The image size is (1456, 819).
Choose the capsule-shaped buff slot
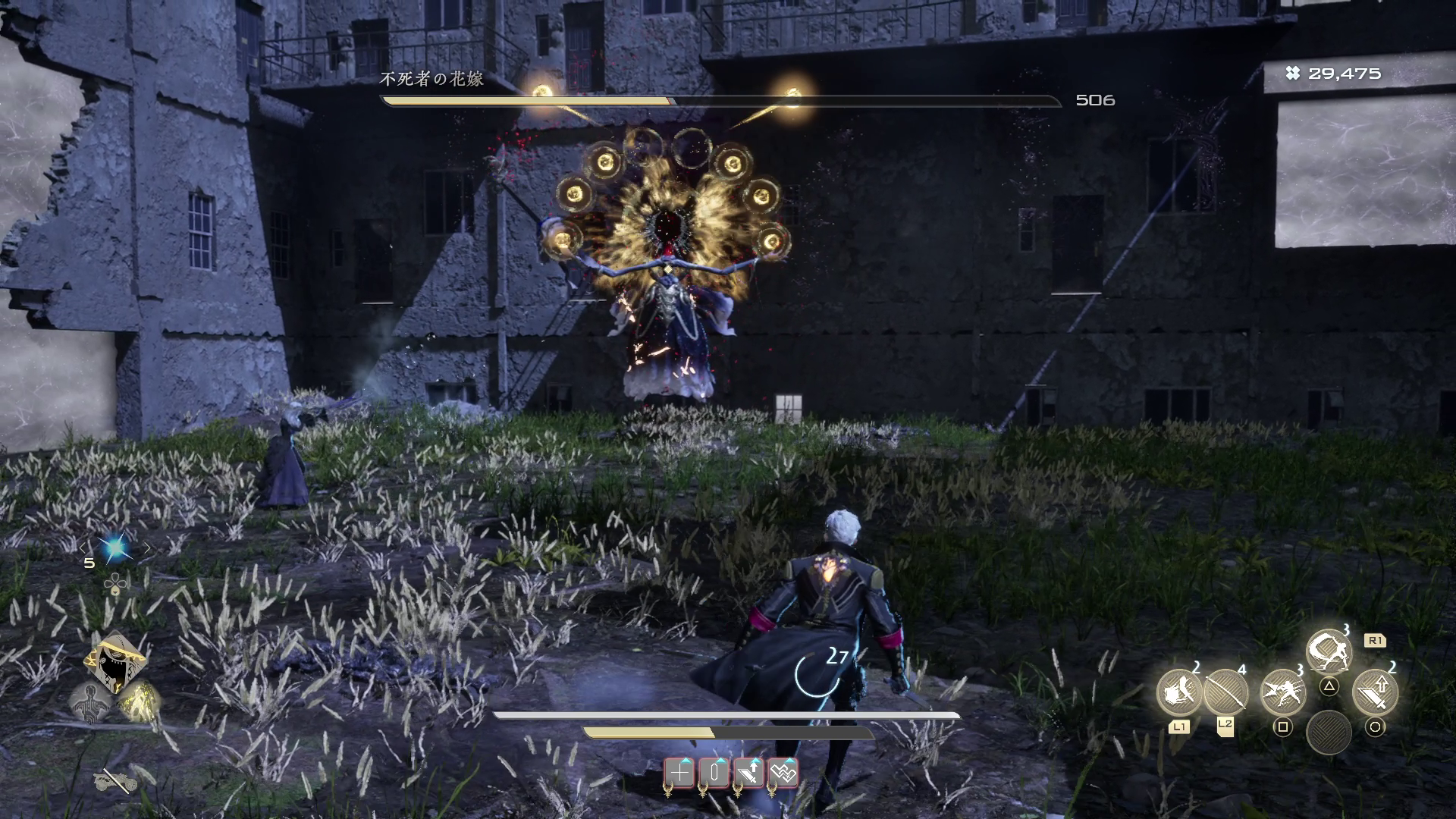click(x=714, y=773)
